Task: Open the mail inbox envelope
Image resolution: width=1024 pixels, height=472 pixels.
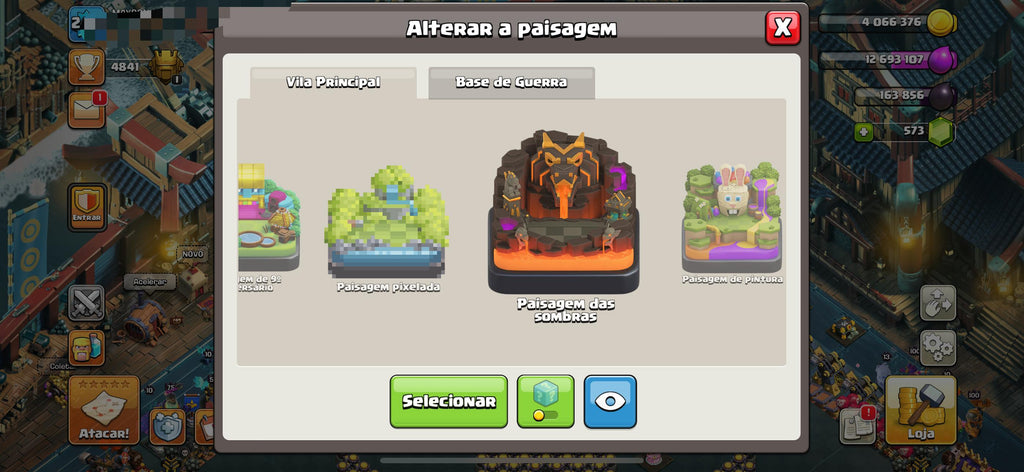Action: (x=87, y=110)
